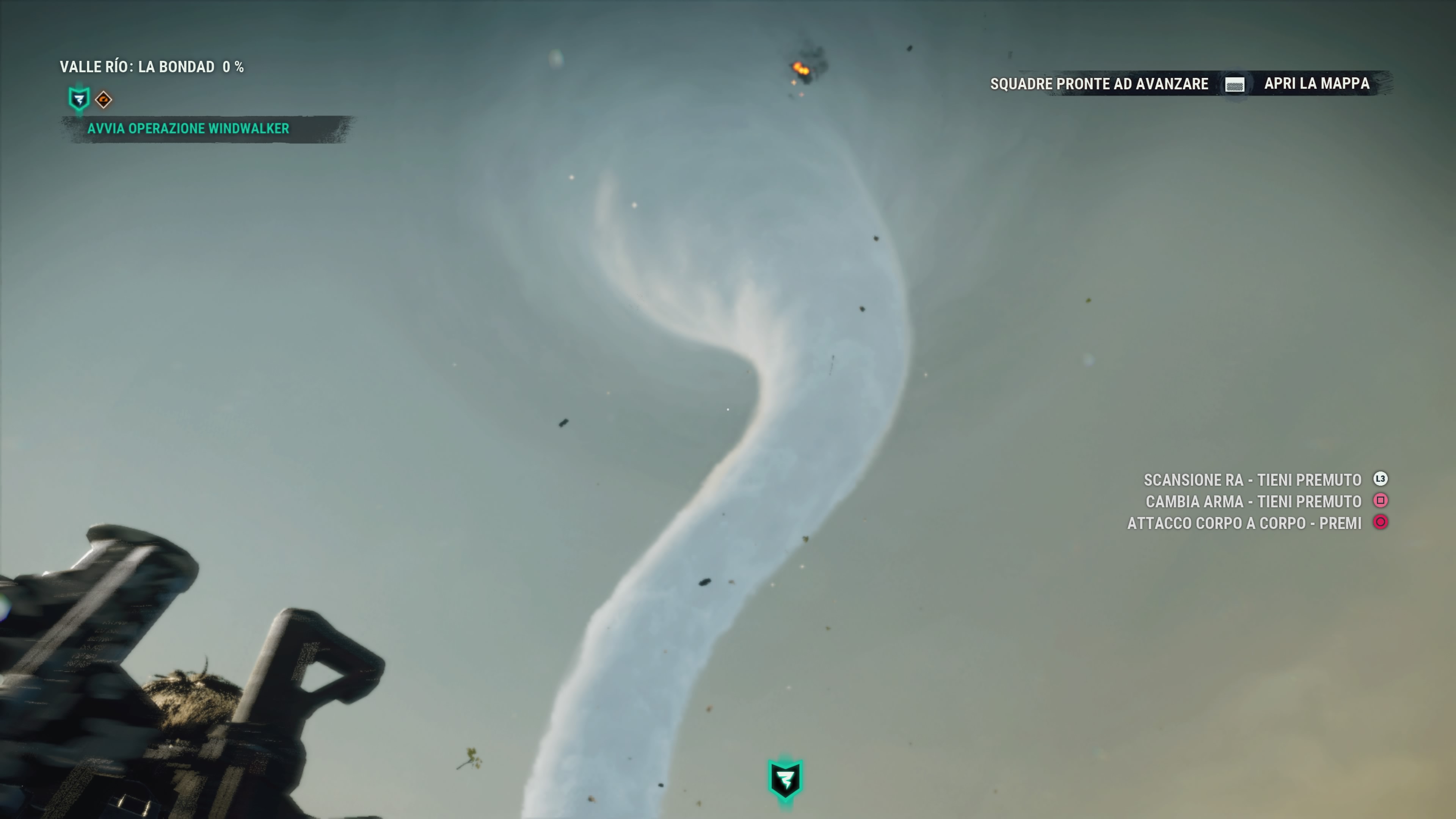
Task: Open the map via Apri la Mappa
Action: point(1316,84)
